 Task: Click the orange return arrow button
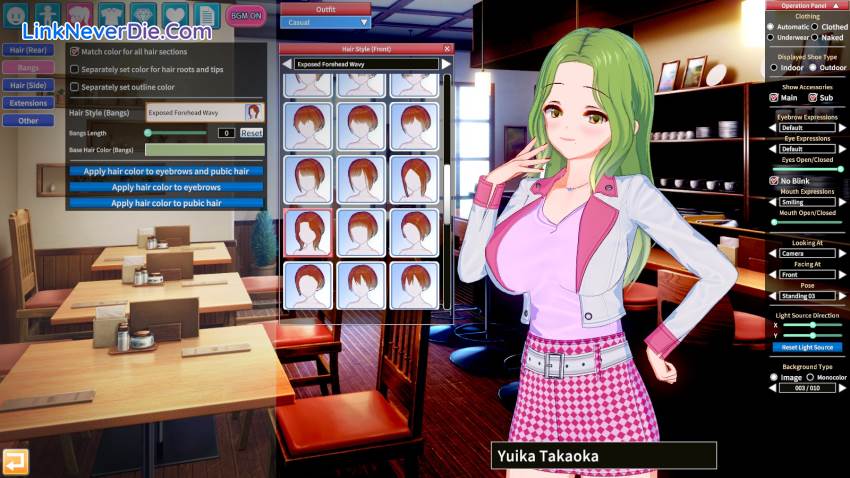point(15,460)
